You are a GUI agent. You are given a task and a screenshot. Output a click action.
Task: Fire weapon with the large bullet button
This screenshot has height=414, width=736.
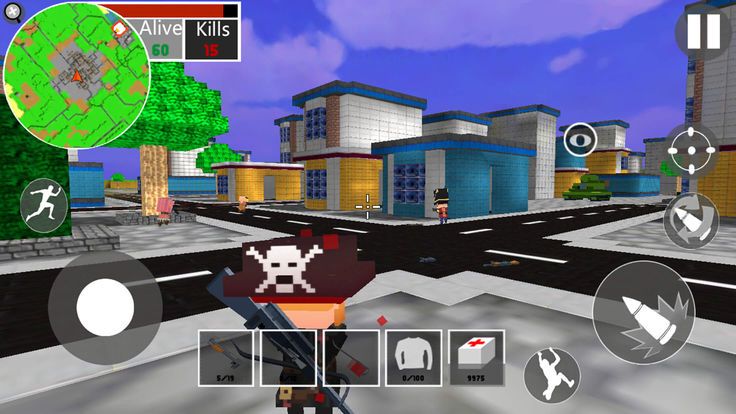pyautogui.click(x=642, y=312)
